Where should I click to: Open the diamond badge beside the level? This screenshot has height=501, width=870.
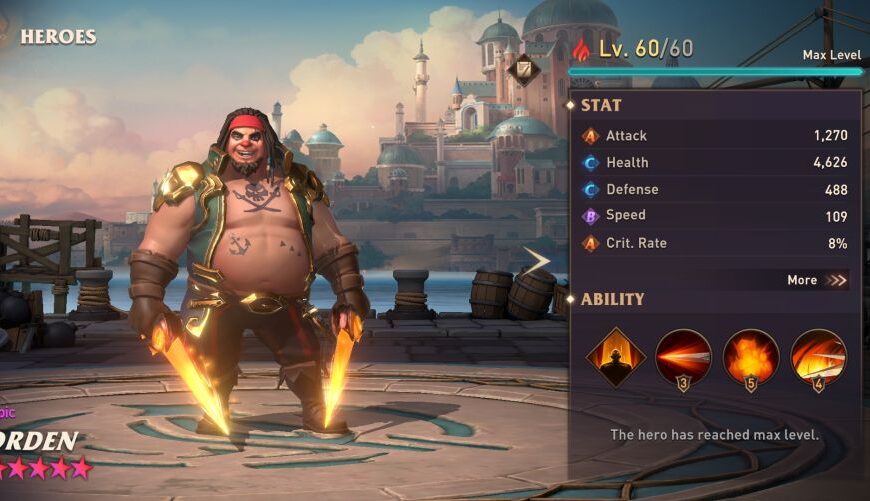pyautogui.click(x=523, y=70)
